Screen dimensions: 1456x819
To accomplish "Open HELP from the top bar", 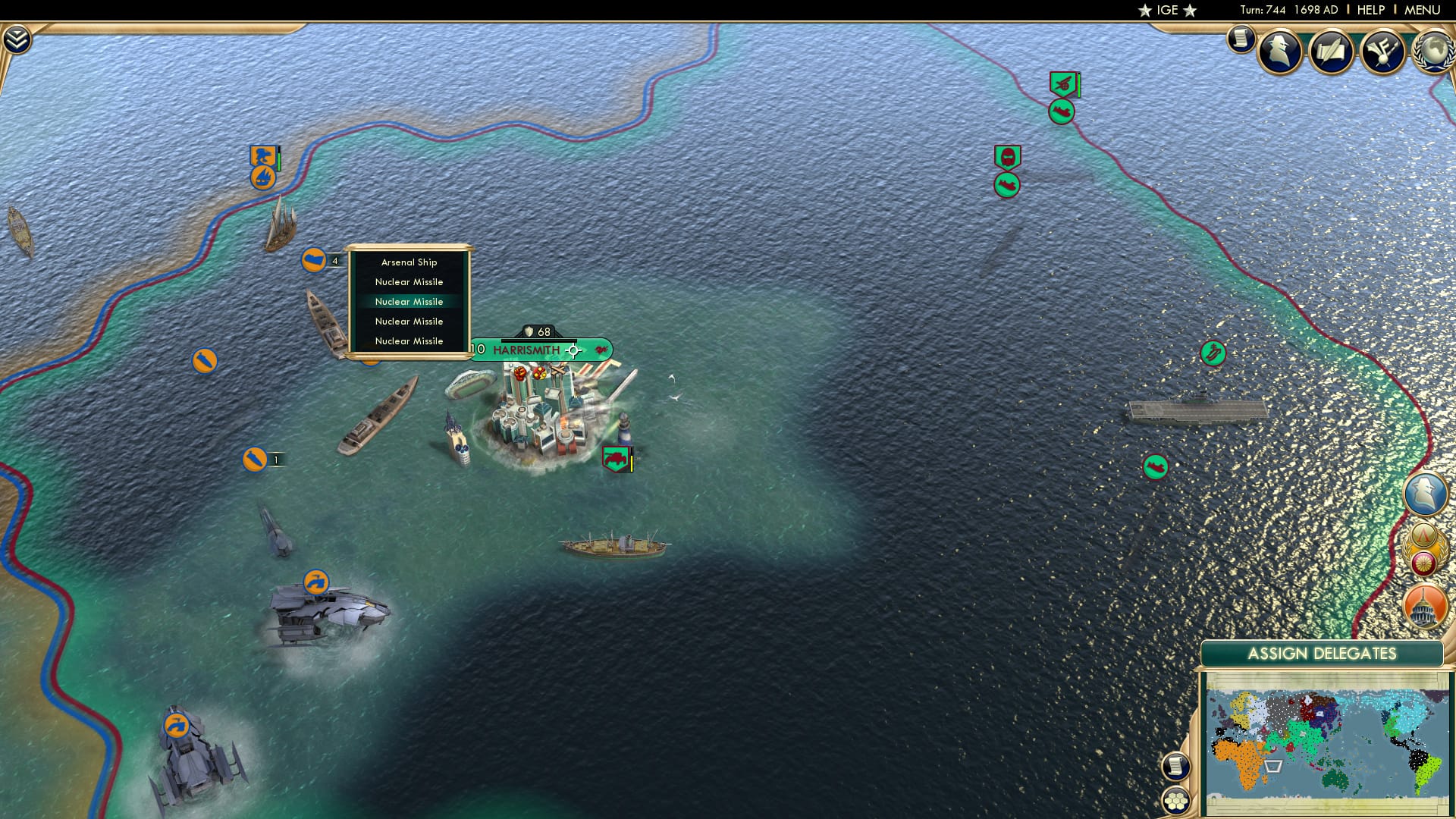I will coord(1370,10).
